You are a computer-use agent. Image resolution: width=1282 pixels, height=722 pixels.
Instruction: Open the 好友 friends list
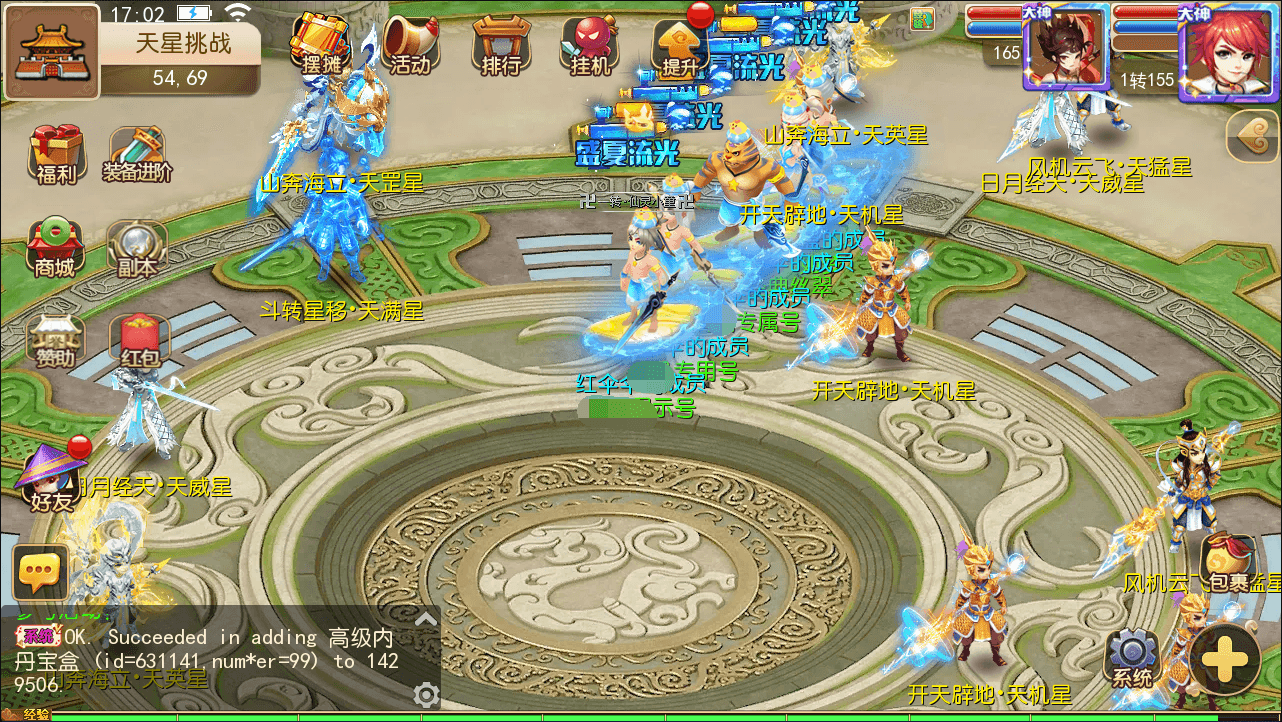[x=52, y=480]
